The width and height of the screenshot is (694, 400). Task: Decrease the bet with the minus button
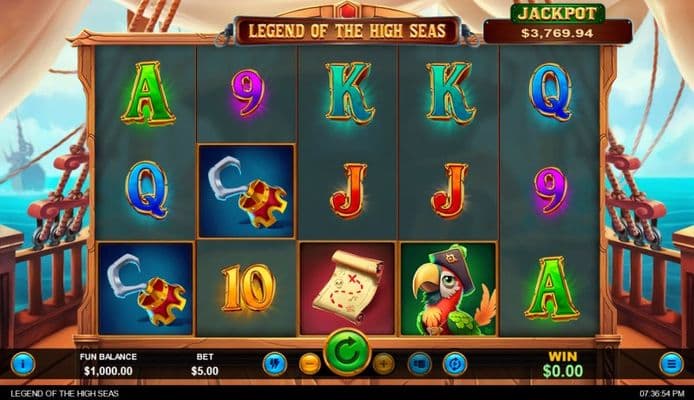(x=310, y=363)
